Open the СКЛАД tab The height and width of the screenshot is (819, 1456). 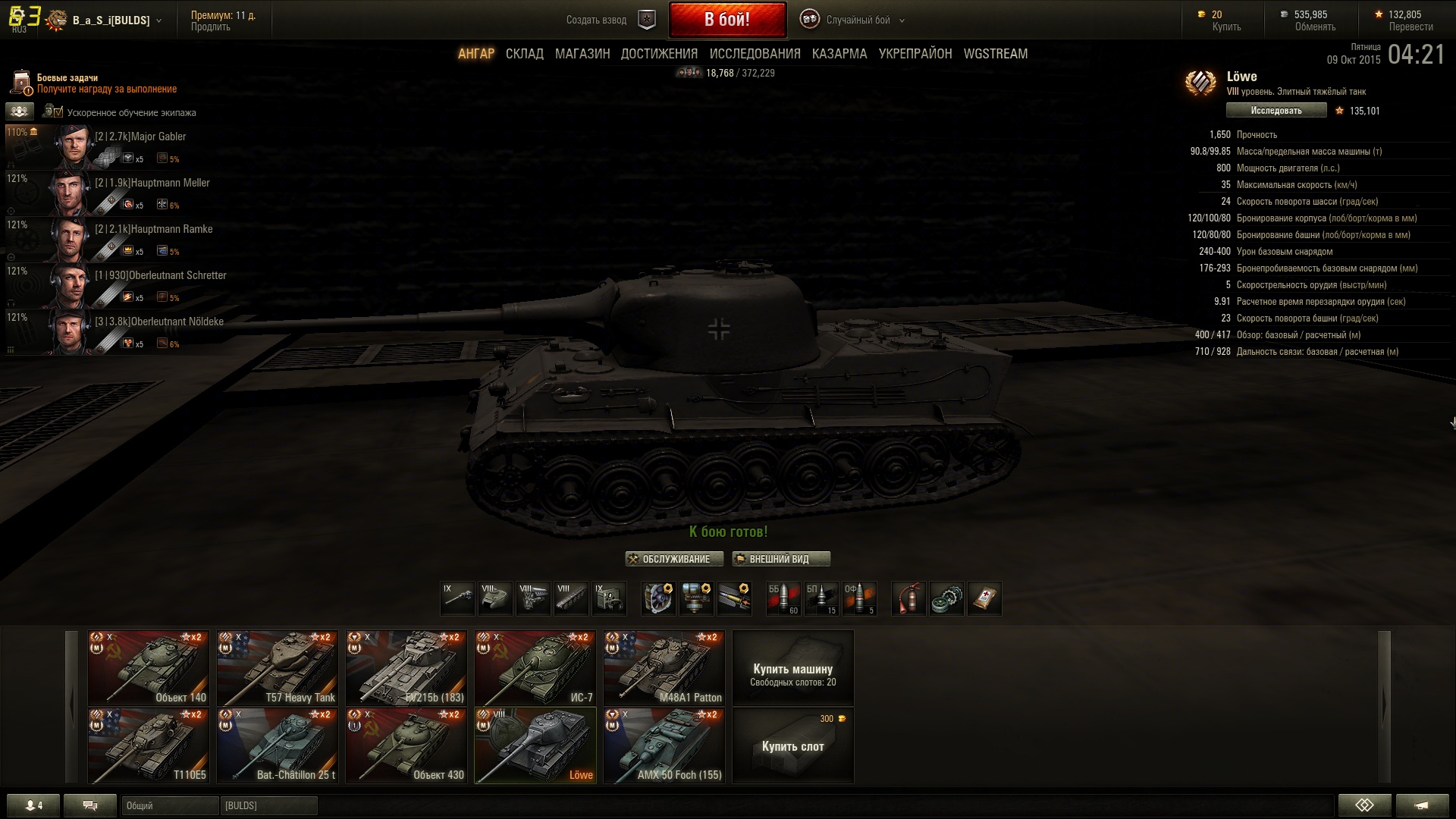[x=524, y=54]
